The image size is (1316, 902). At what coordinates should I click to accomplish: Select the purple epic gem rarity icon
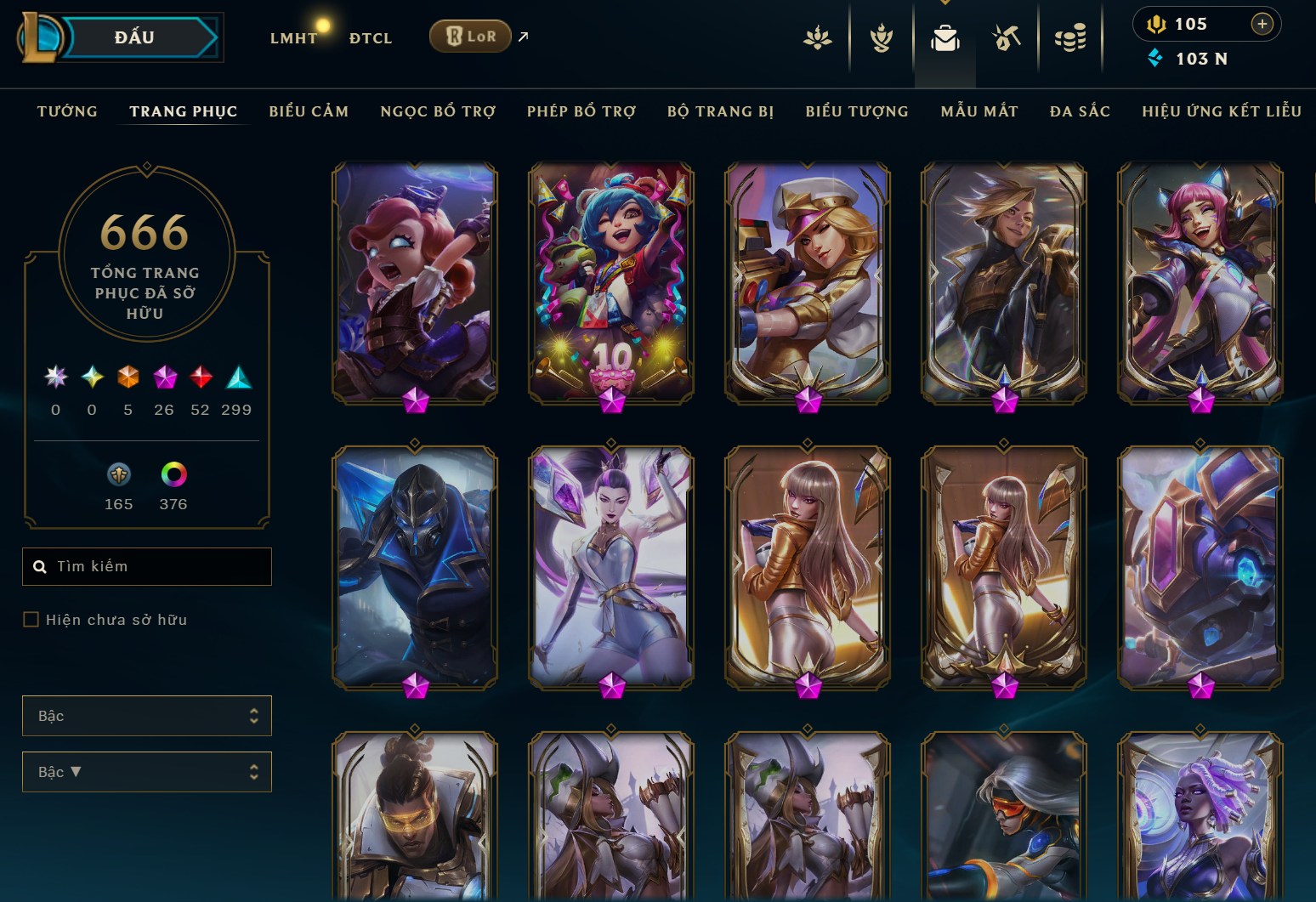[164, 377]
